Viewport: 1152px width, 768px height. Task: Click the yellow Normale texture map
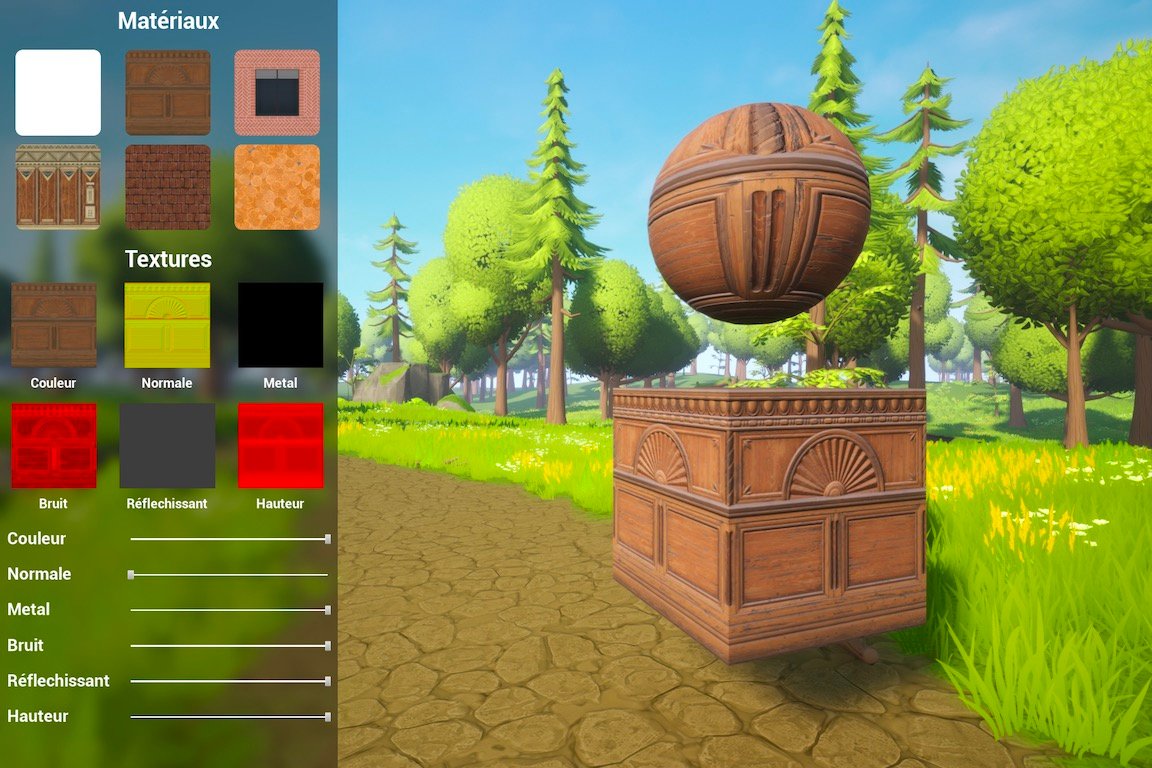point(167,325)
